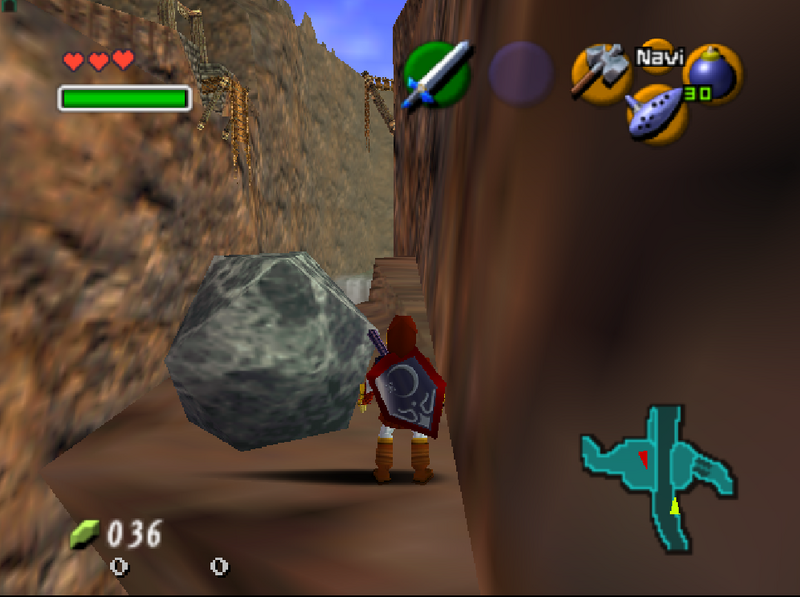Use the Ocarina of Time icon
800x597 pixels.
[x=657, y=113]
